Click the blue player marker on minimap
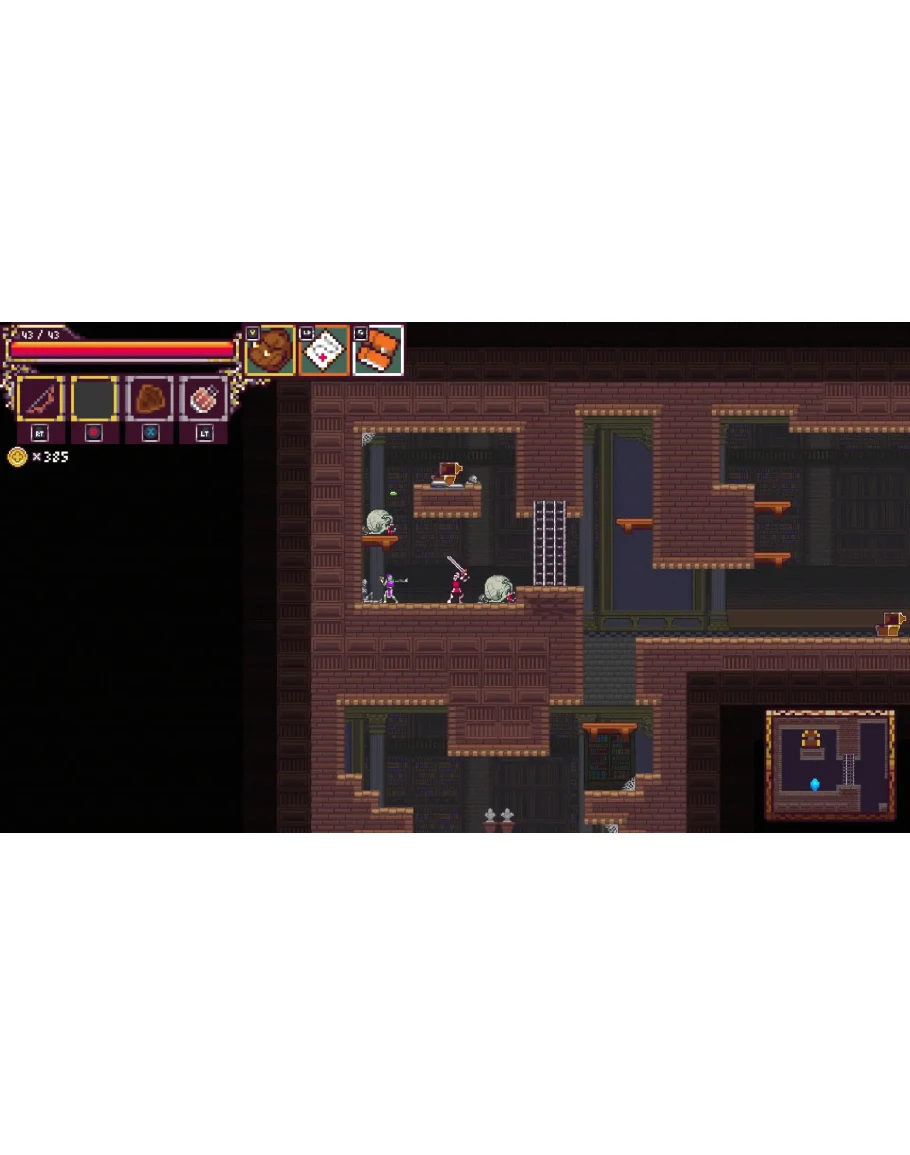This screenshot has height=1155, width=910. coord(815,784)
